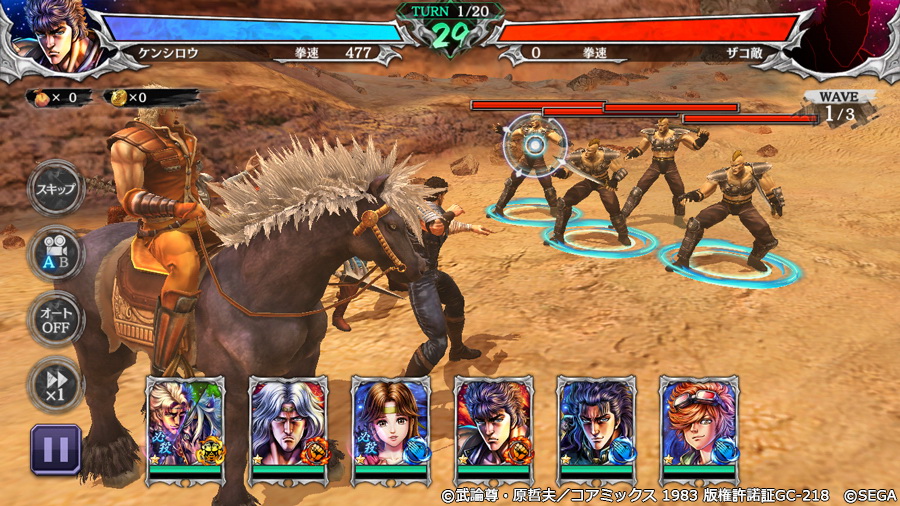
Task: Tap the スキップ skip button
Action: click(55, 190)
